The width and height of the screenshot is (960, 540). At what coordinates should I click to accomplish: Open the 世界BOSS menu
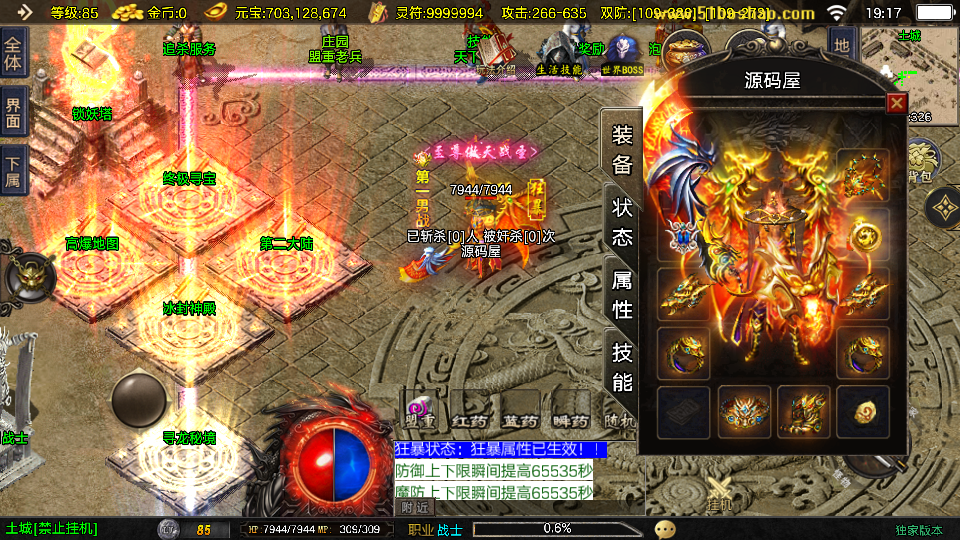click(624, 54)
